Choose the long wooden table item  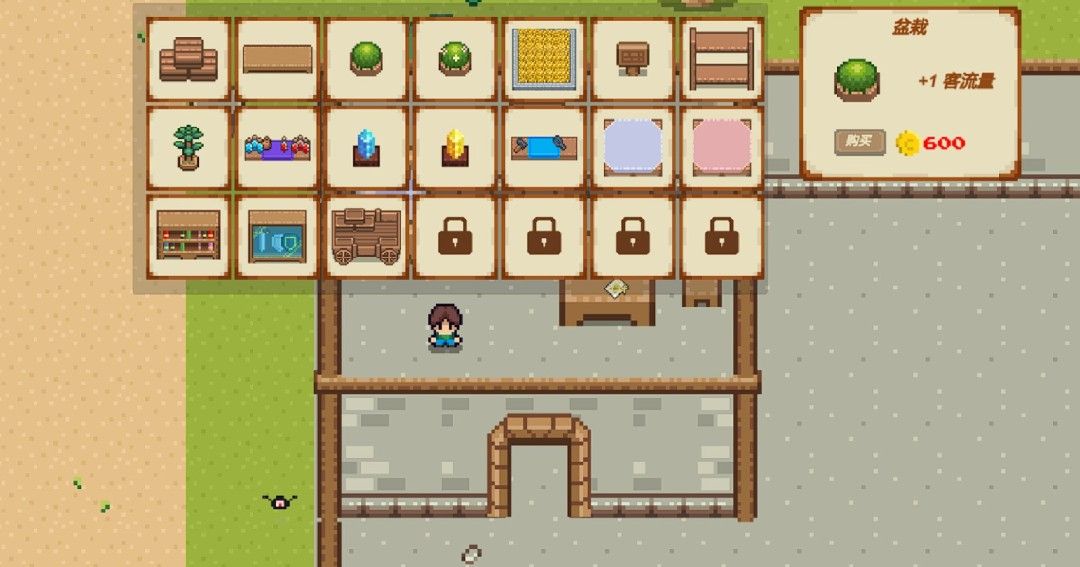click(x=277, y=59)
